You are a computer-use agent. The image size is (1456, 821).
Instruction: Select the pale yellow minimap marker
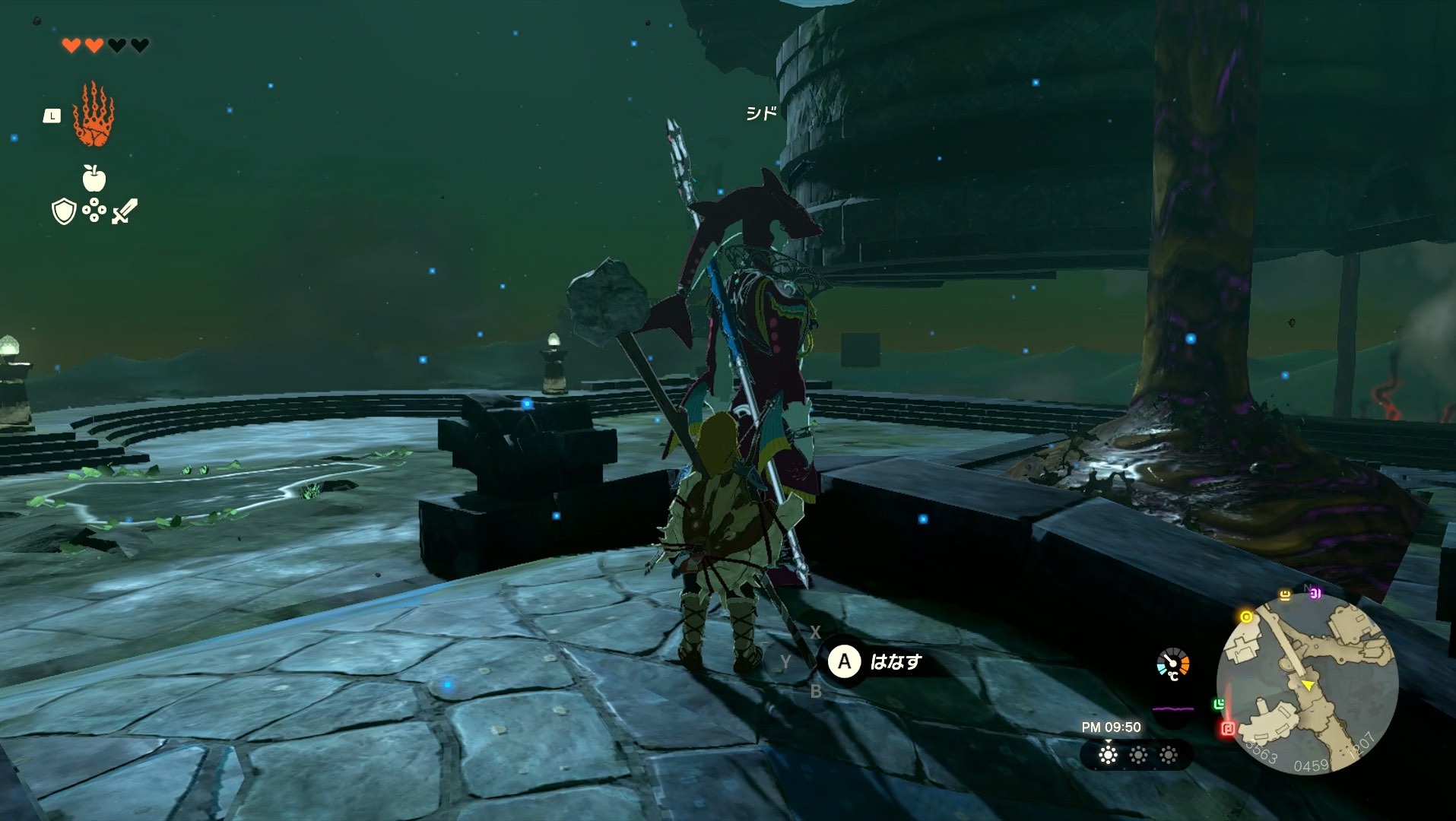pos(1285,595)
